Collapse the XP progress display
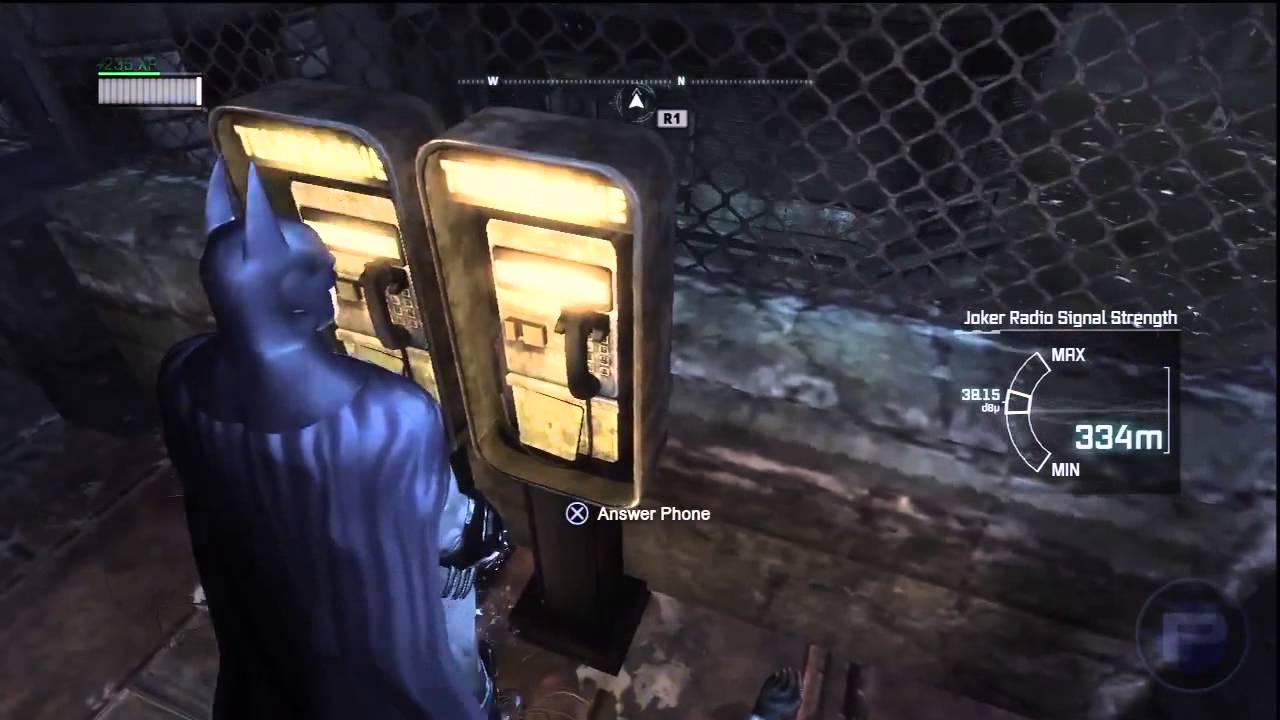The image size is (1280, 720). (148, 90)
